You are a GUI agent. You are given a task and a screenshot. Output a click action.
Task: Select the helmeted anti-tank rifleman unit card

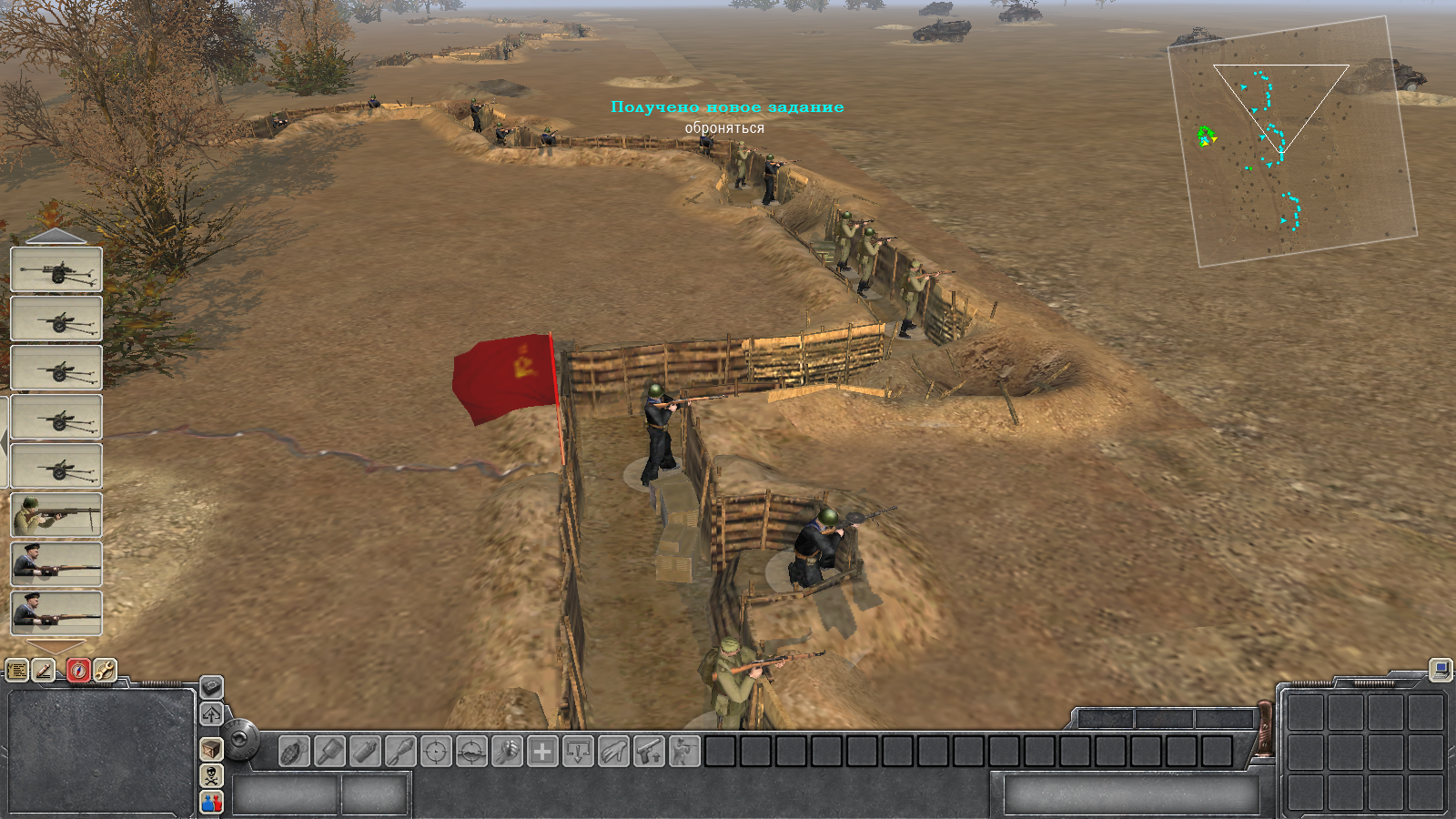56,515
